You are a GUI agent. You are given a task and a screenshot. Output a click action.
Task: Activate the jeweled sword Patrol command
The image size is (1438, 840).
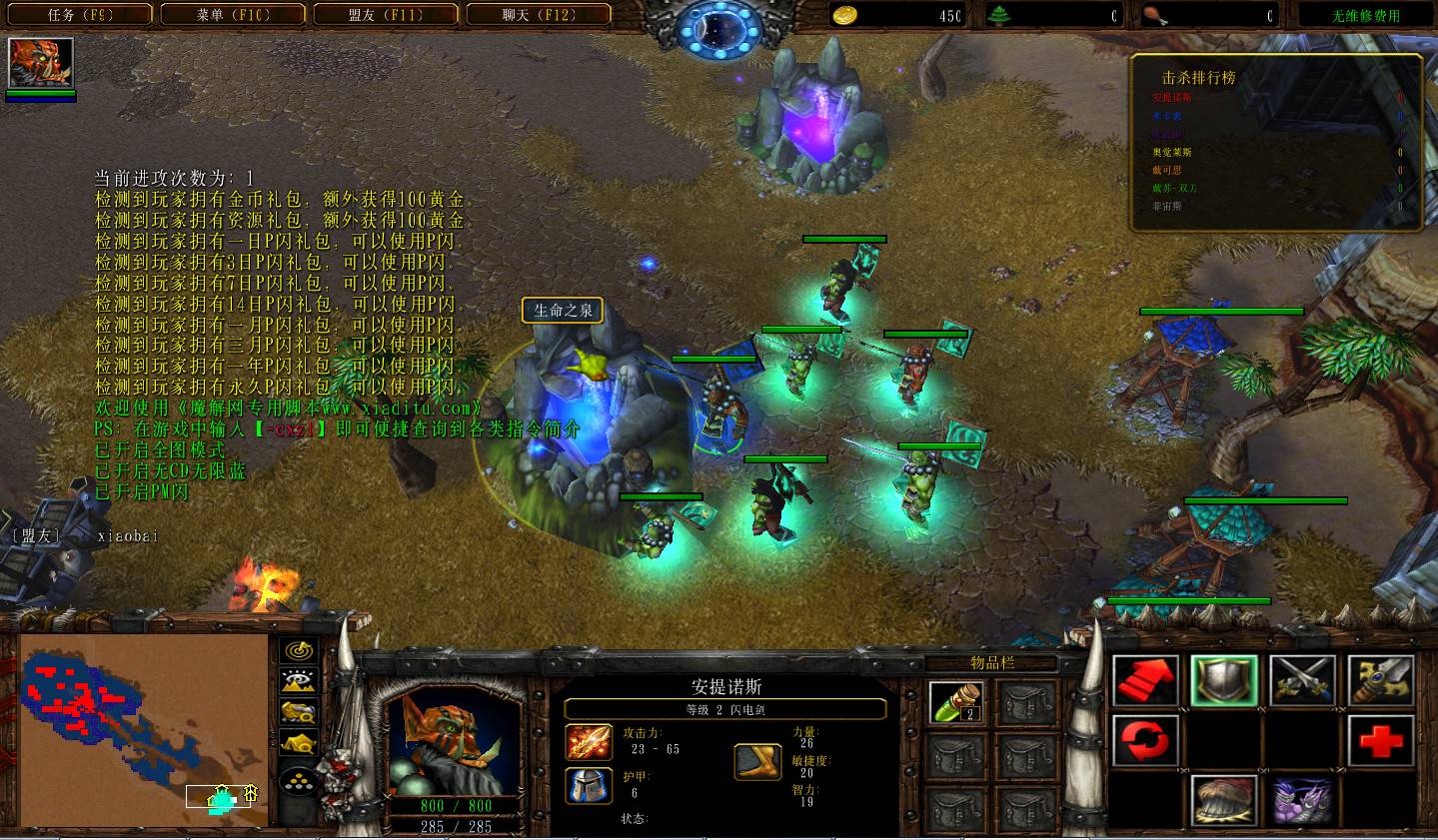click(x=1381, y=680)
